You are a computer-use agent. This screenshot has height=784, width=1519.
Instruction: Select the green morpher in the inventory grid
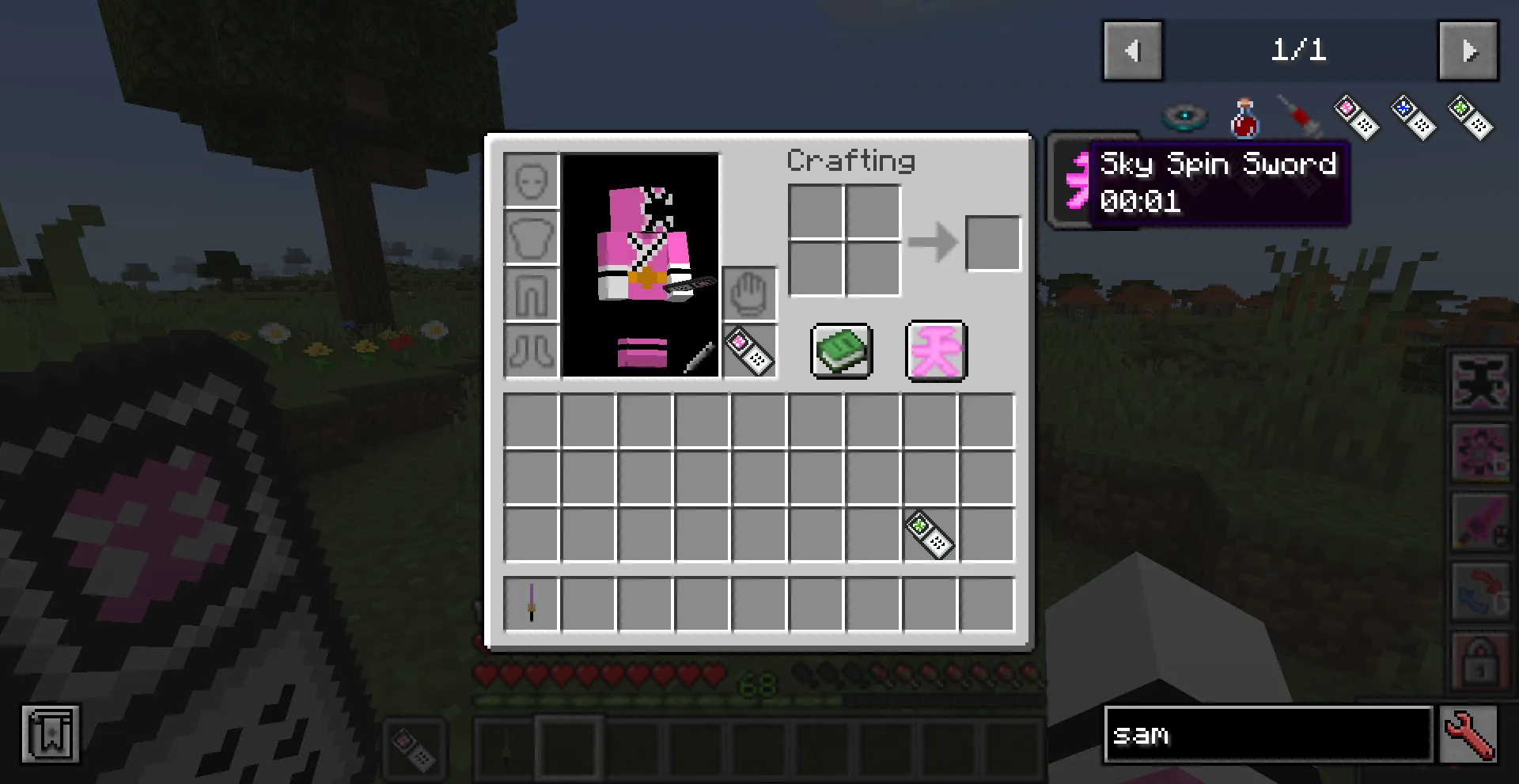930,532
